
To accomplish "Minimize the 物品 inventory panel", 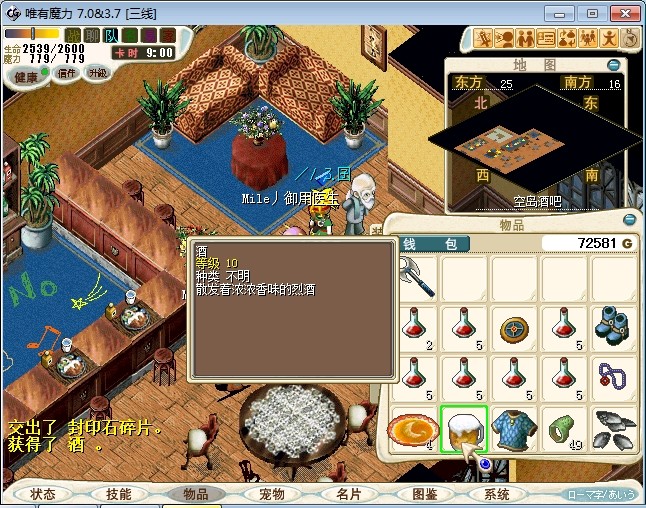I will pyautogui.click(x=629, y=219).
